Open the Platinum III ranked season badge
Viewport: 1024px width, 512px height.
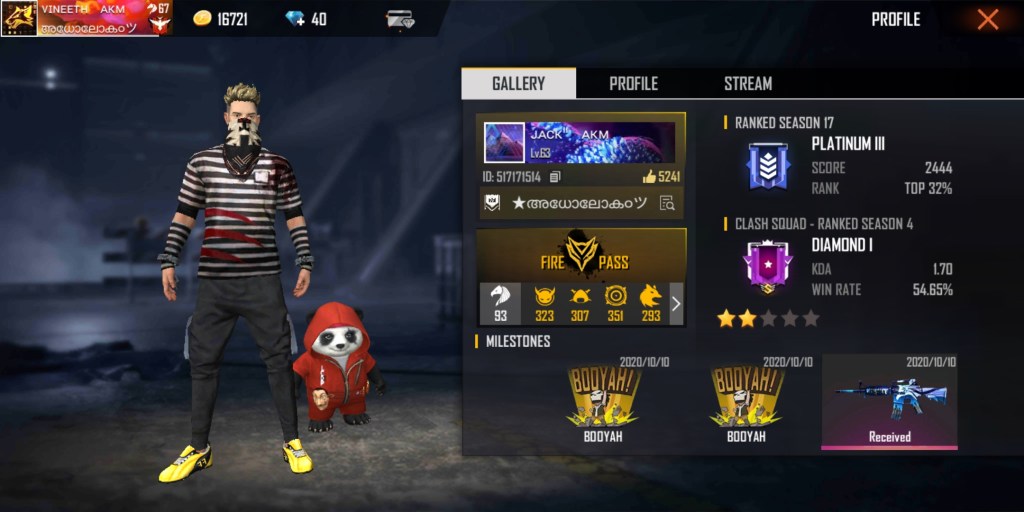click(x=769, y=166)
